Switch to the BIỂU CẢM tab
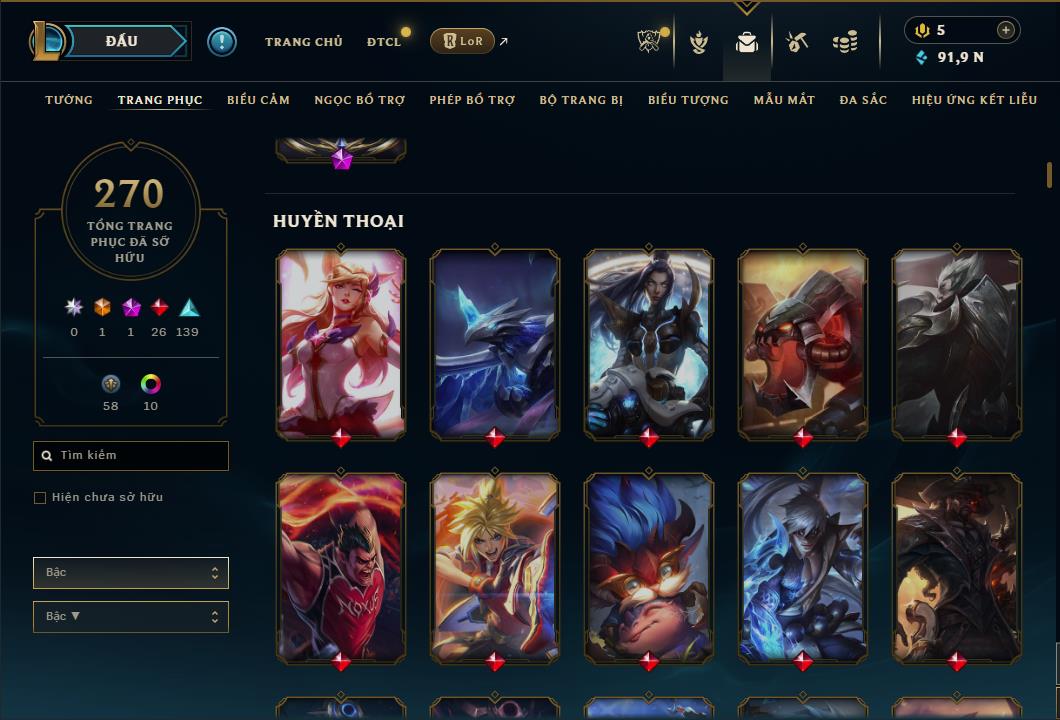This screenshot has width=1060, height=720. click(258, 100)
